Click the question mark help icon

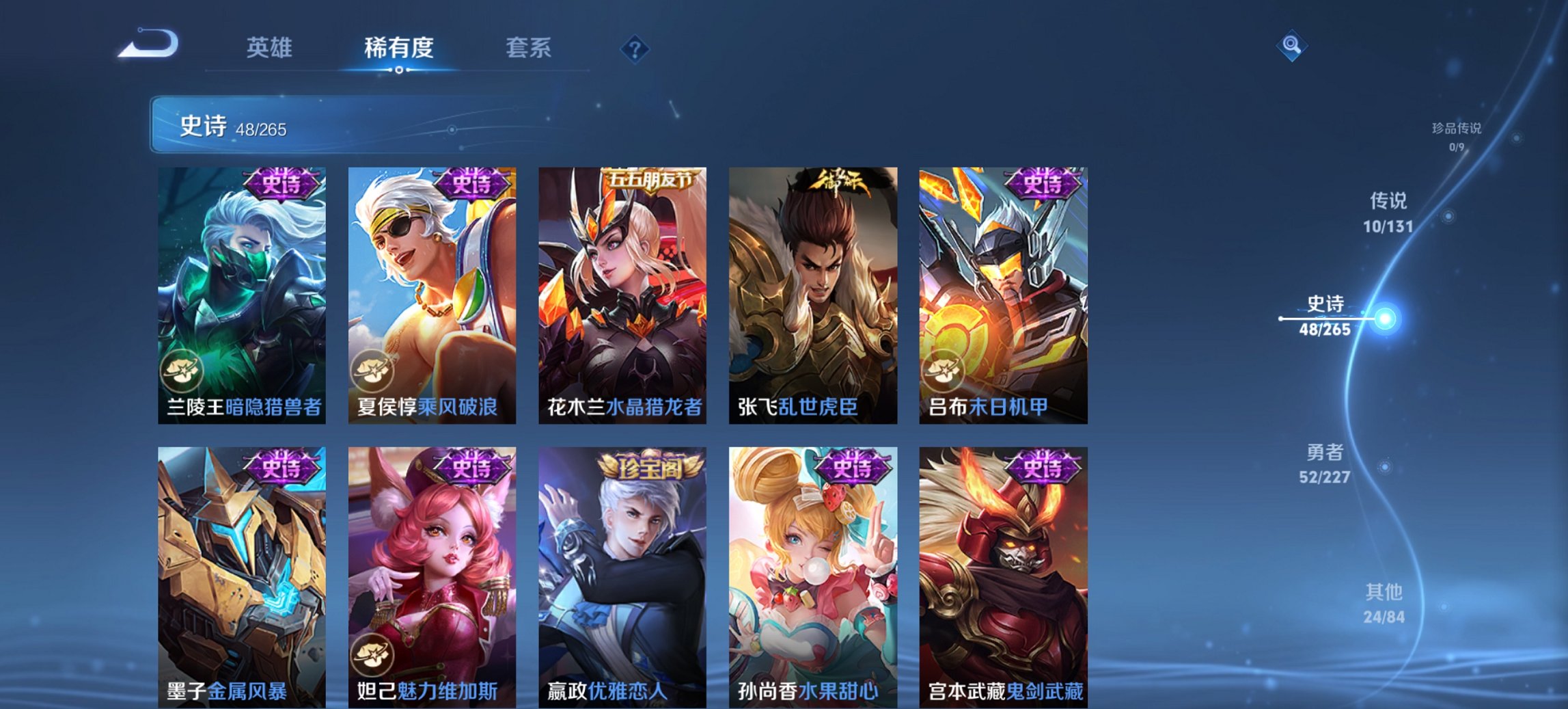coord(635,49)
